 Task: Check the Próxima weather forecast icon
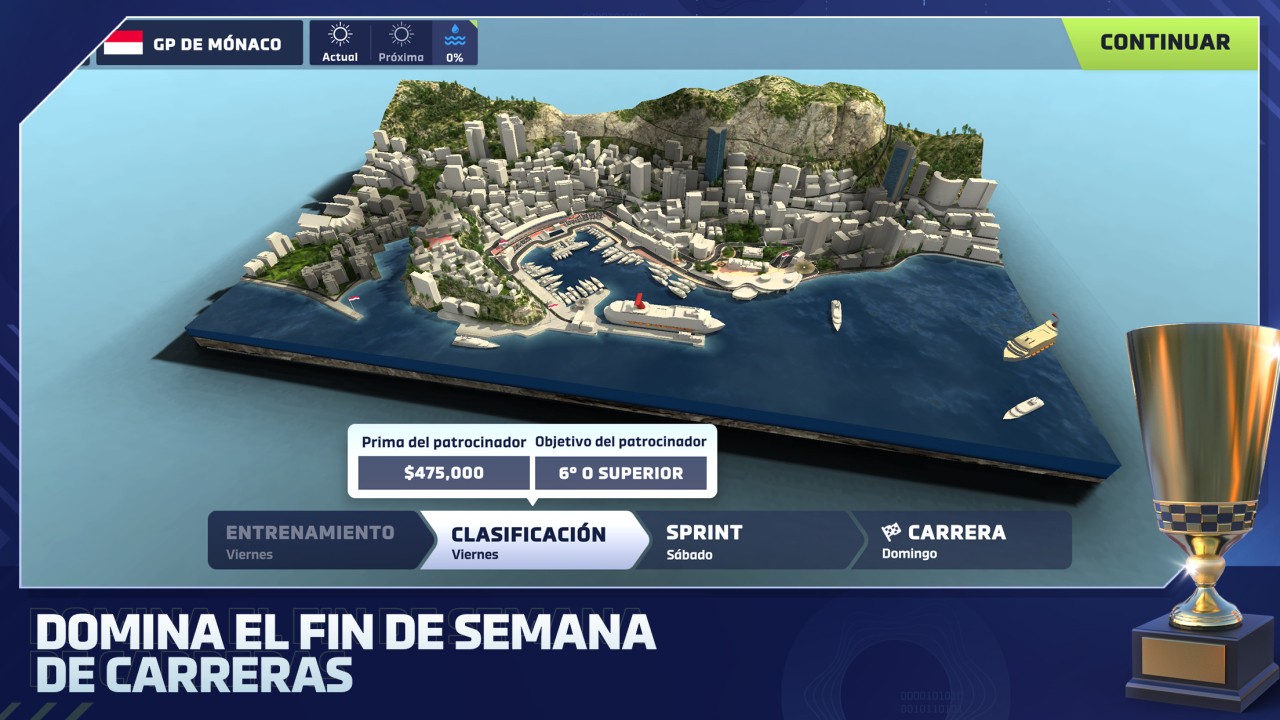[401, 43]
